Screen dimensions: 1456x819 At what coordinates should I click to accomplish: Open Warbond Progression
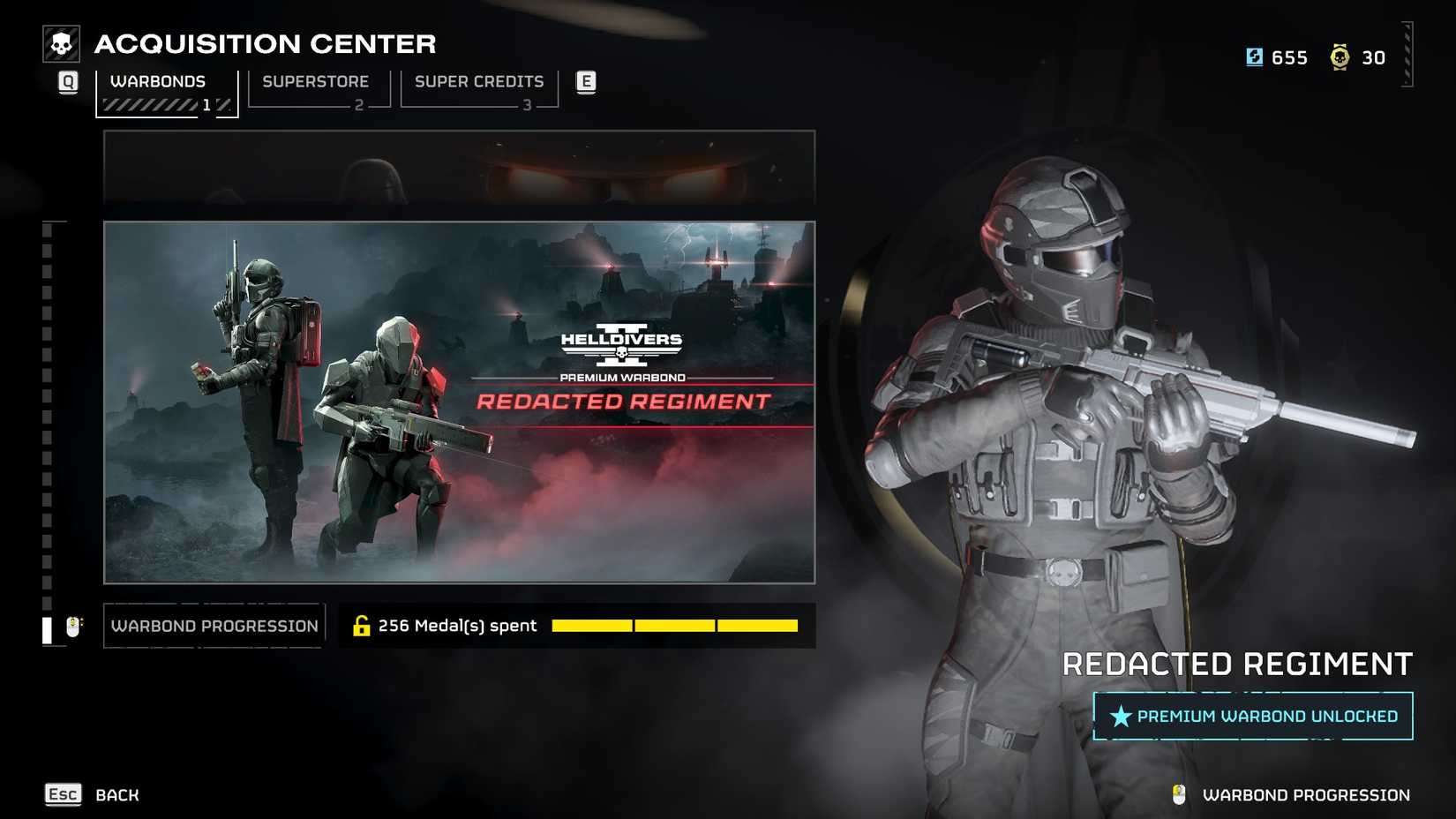(213, 625)
